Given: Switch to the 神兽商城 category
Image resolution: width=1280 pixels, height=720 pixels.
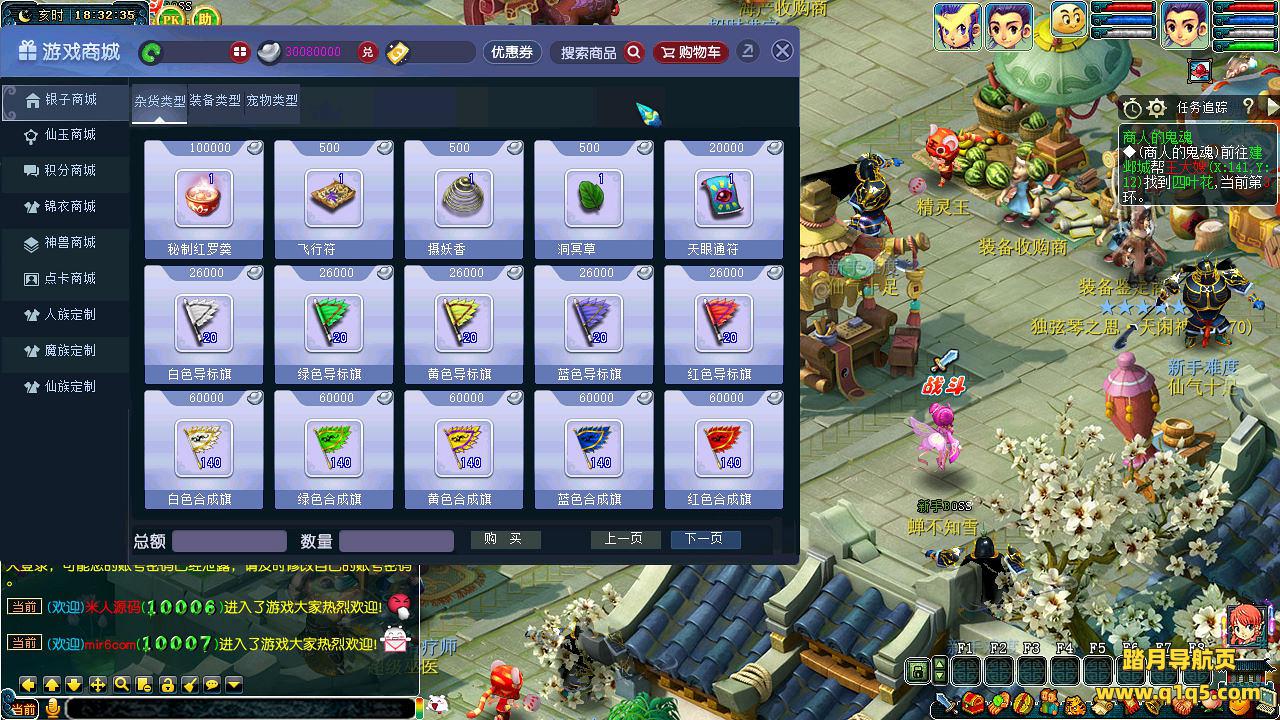Looking at the screenshot, I should (x=68, y=243).
